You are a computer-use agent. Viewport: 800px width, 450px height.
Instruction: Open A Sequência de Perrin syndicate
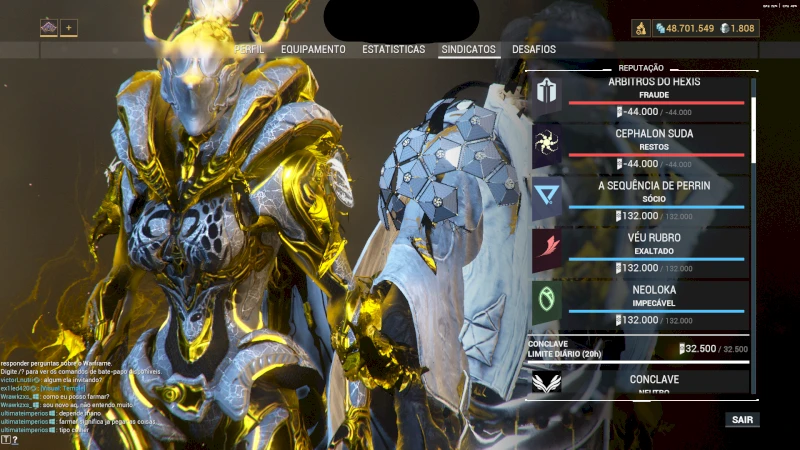pyautogui.click(x=640, y=197)
